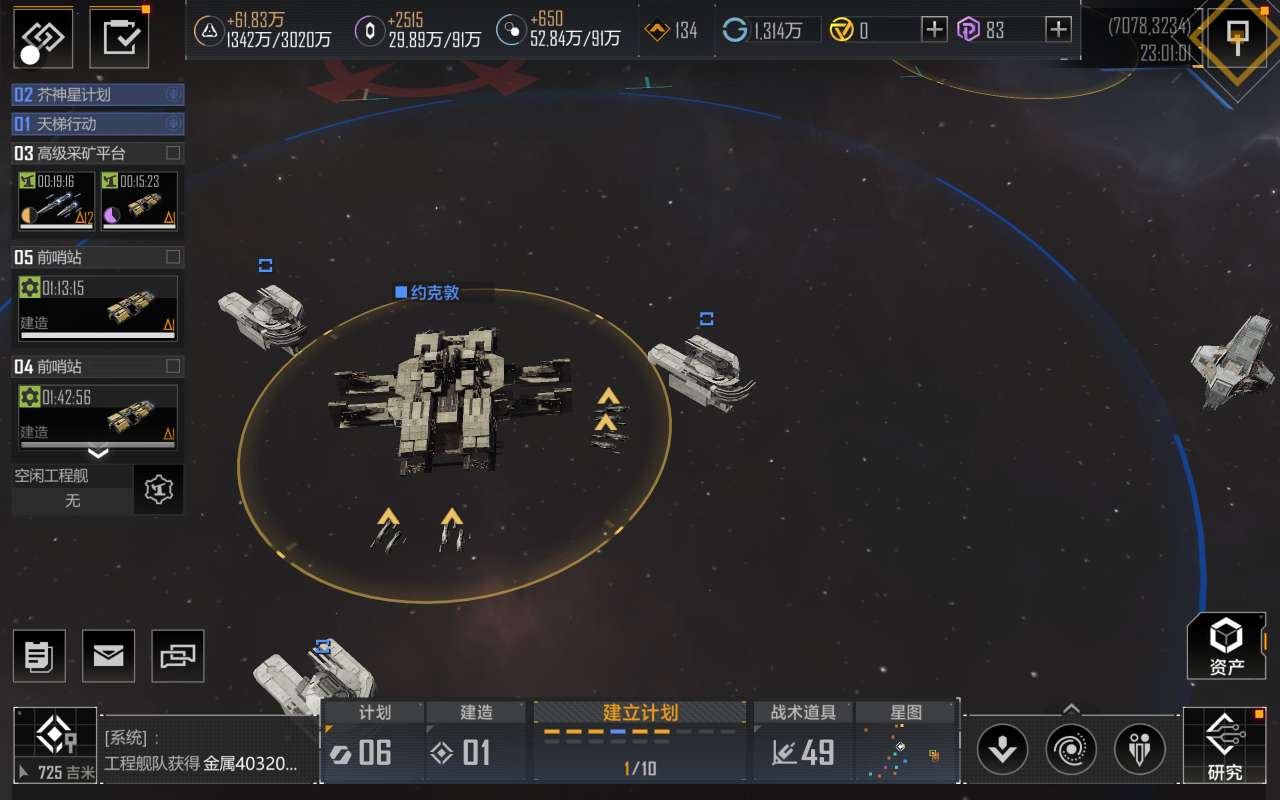Open the task checklist icon at top
This screenshot has width=1280, height=800.
pyautogui.click(x=120, y=35)
